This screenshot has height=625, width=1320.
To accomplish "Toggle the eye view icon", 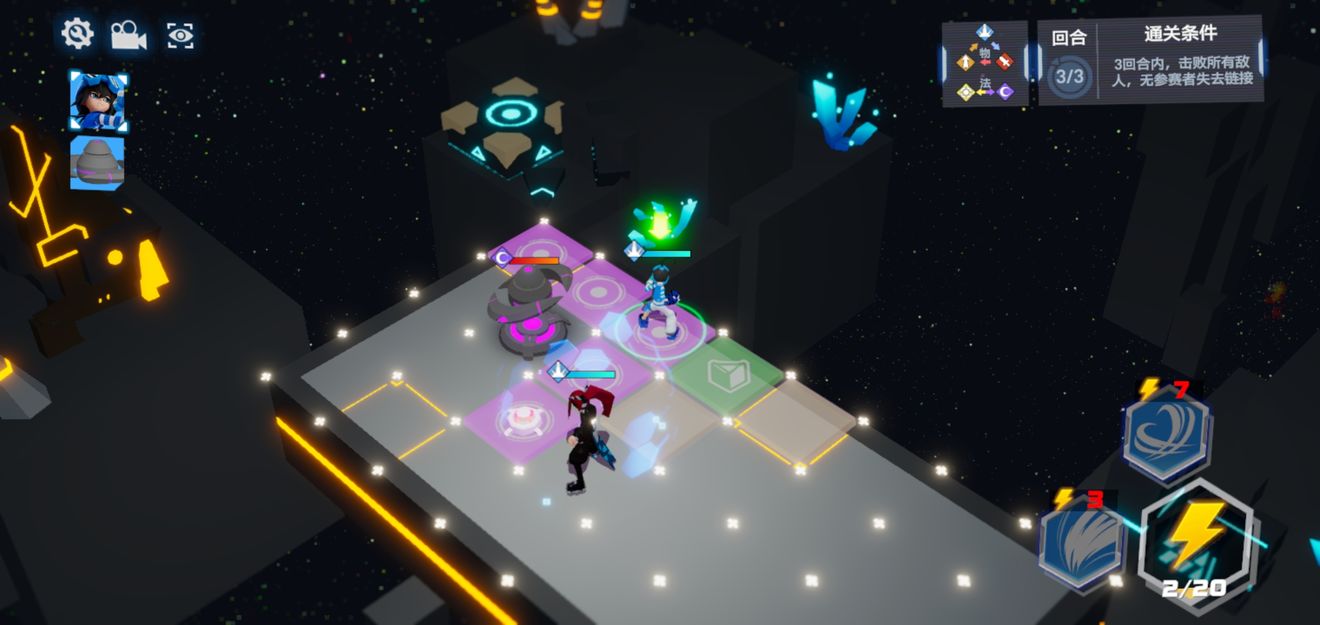I will (x=180, y=36).
